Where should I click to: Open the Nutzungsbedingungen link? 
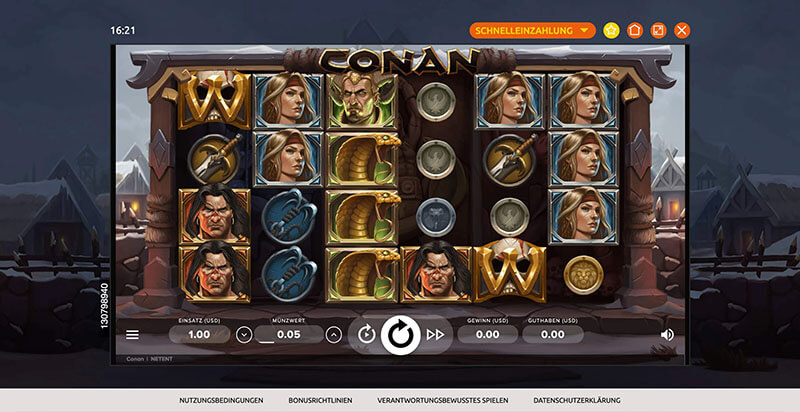(221, 400)
